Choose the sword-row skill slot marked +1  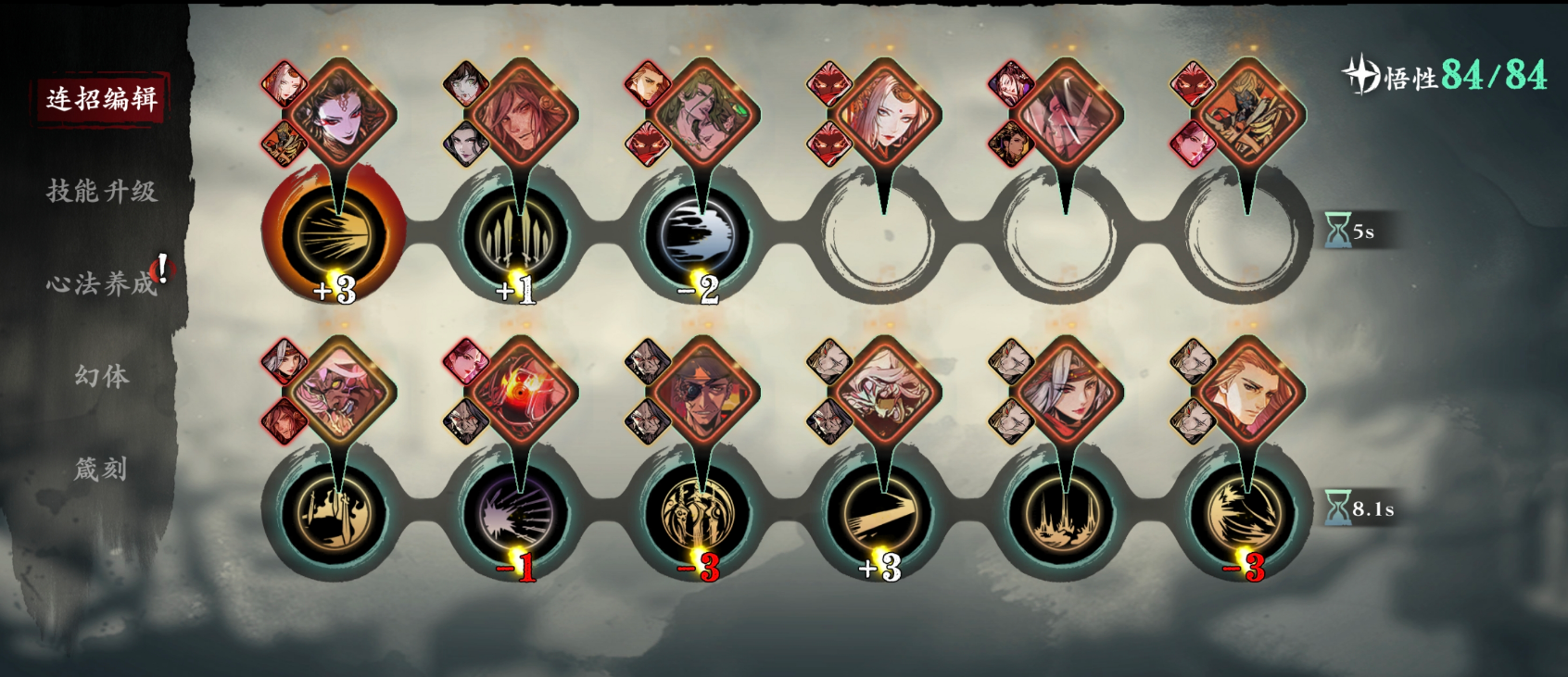[x=516, y=235]
